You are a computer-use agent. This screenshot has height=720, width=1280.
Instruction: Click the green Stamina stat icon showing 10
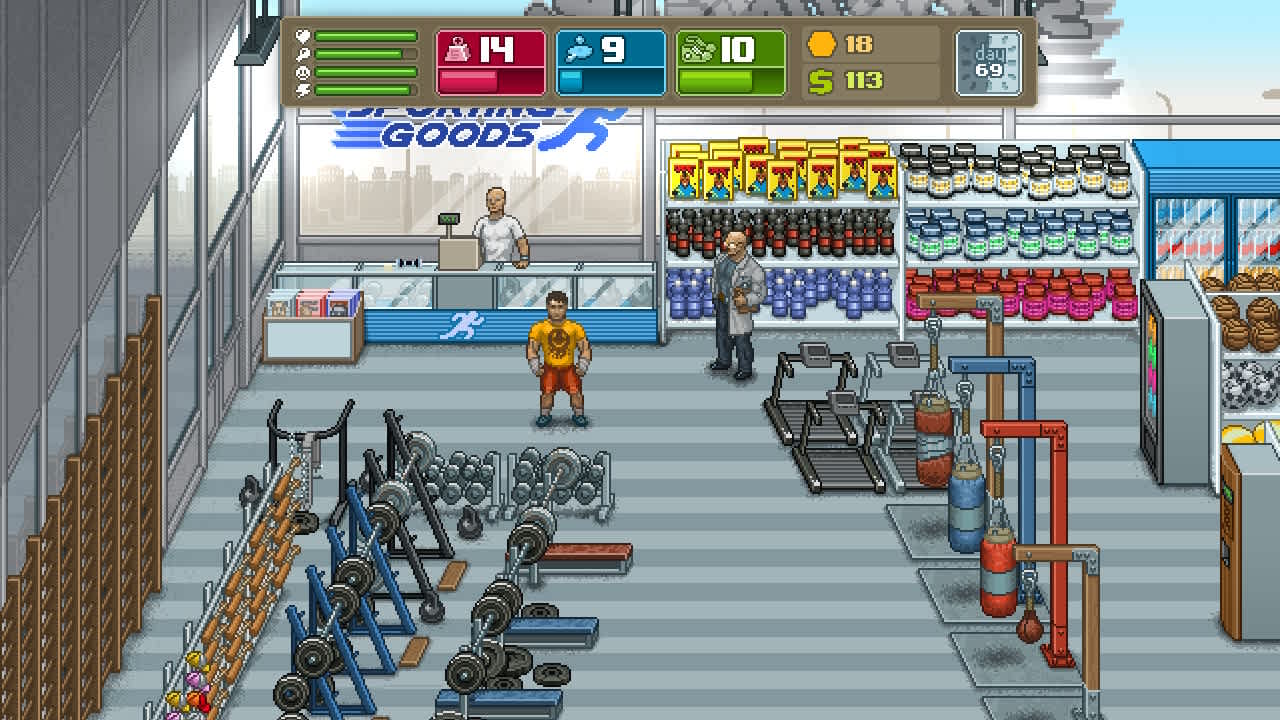point(700,46)
